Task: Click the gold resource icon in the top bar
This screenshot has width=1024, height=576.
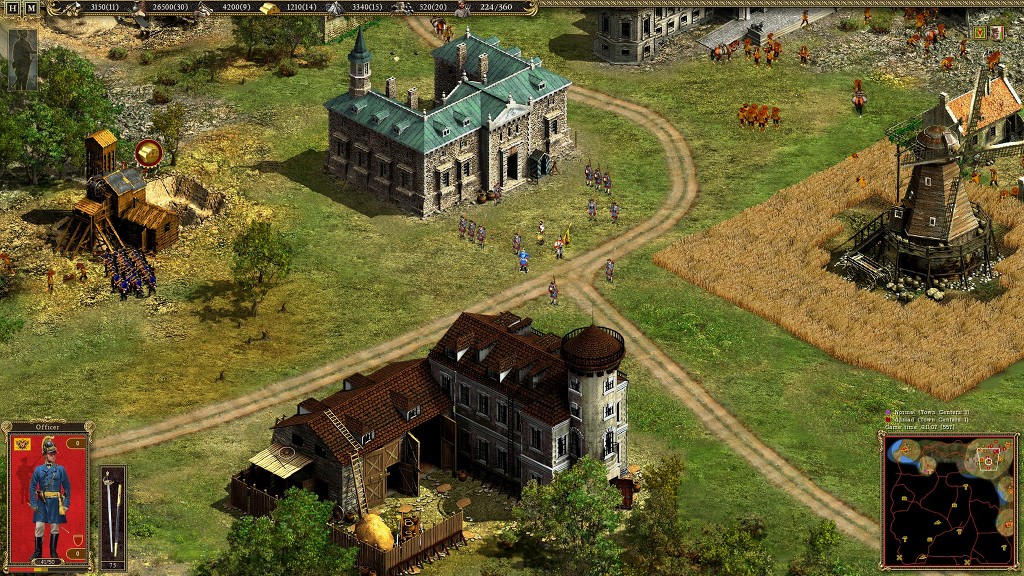Action: coord(270,8)
